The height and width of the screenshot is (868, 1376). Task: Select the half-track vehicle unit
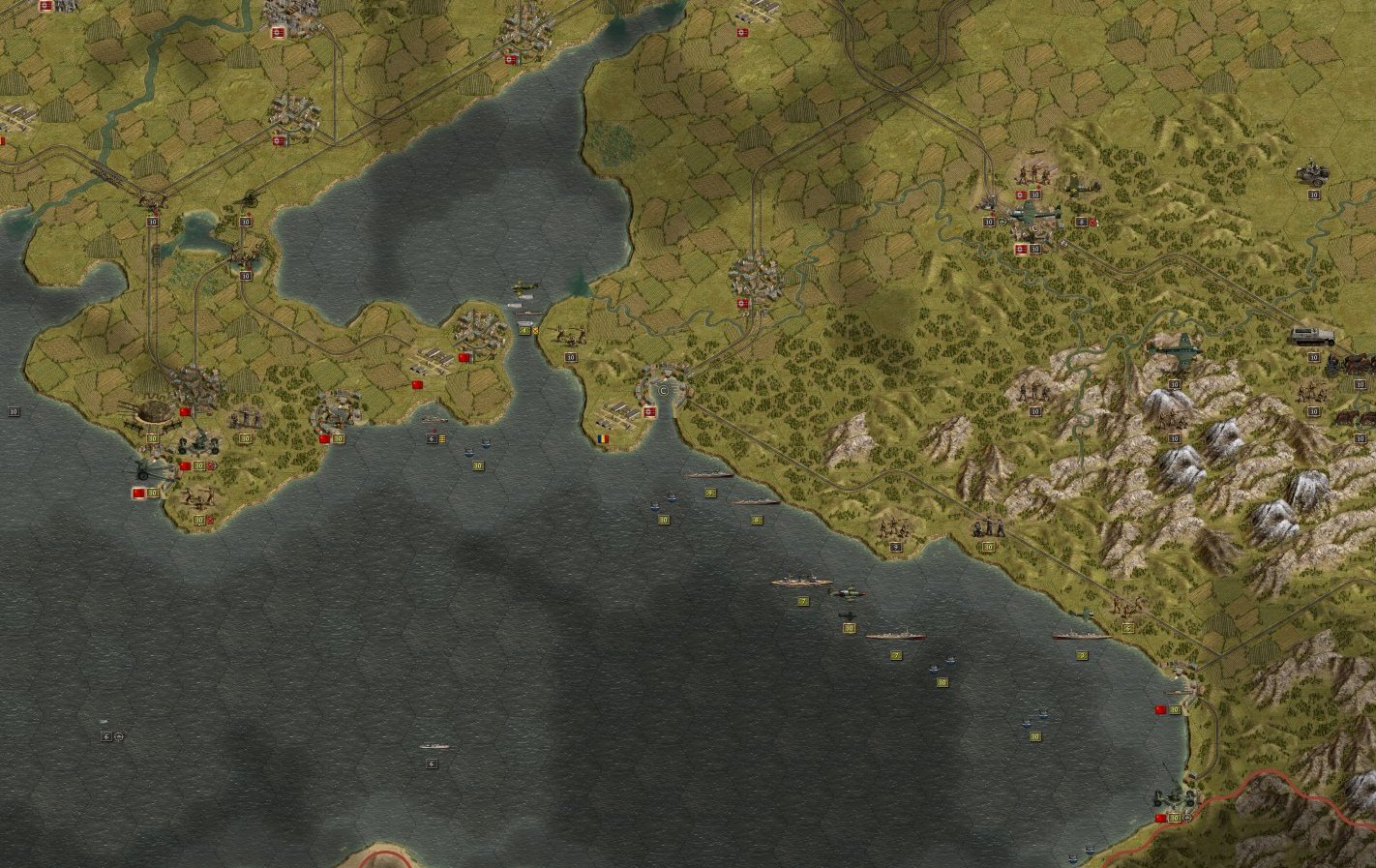(x=1312, y=337)
